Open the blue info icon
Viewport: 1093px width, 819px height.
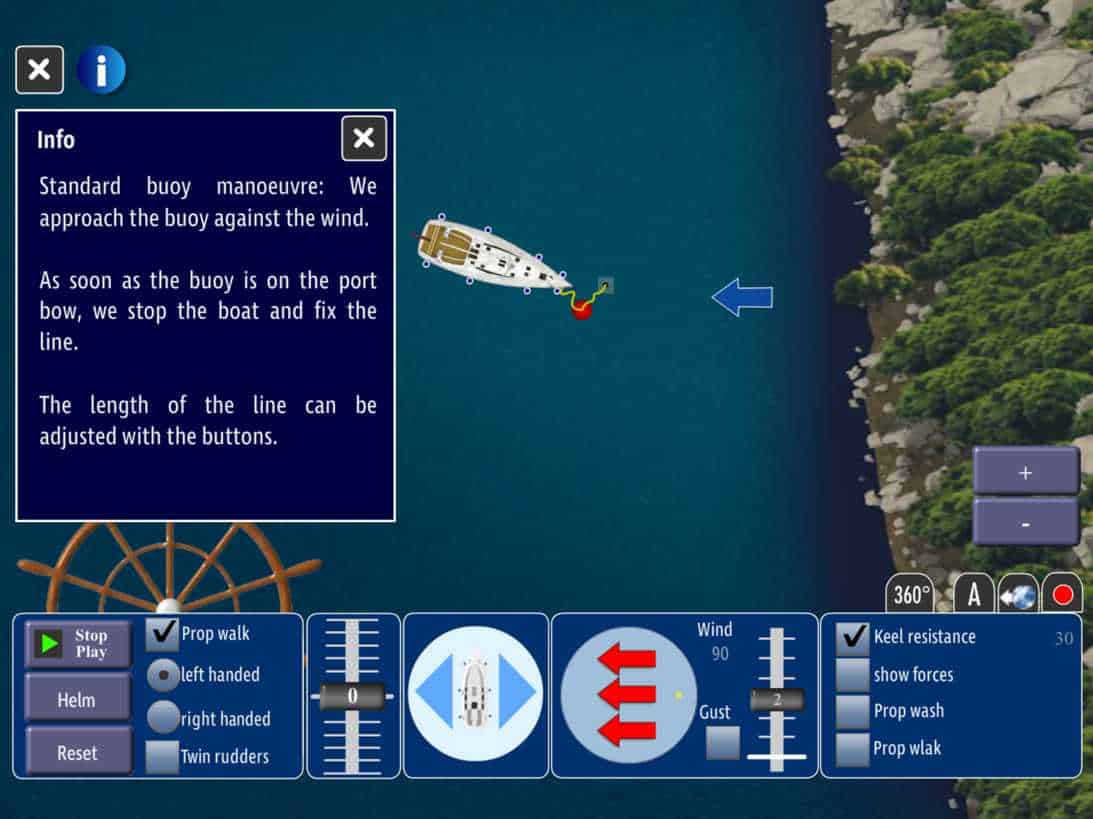point(101,70)
